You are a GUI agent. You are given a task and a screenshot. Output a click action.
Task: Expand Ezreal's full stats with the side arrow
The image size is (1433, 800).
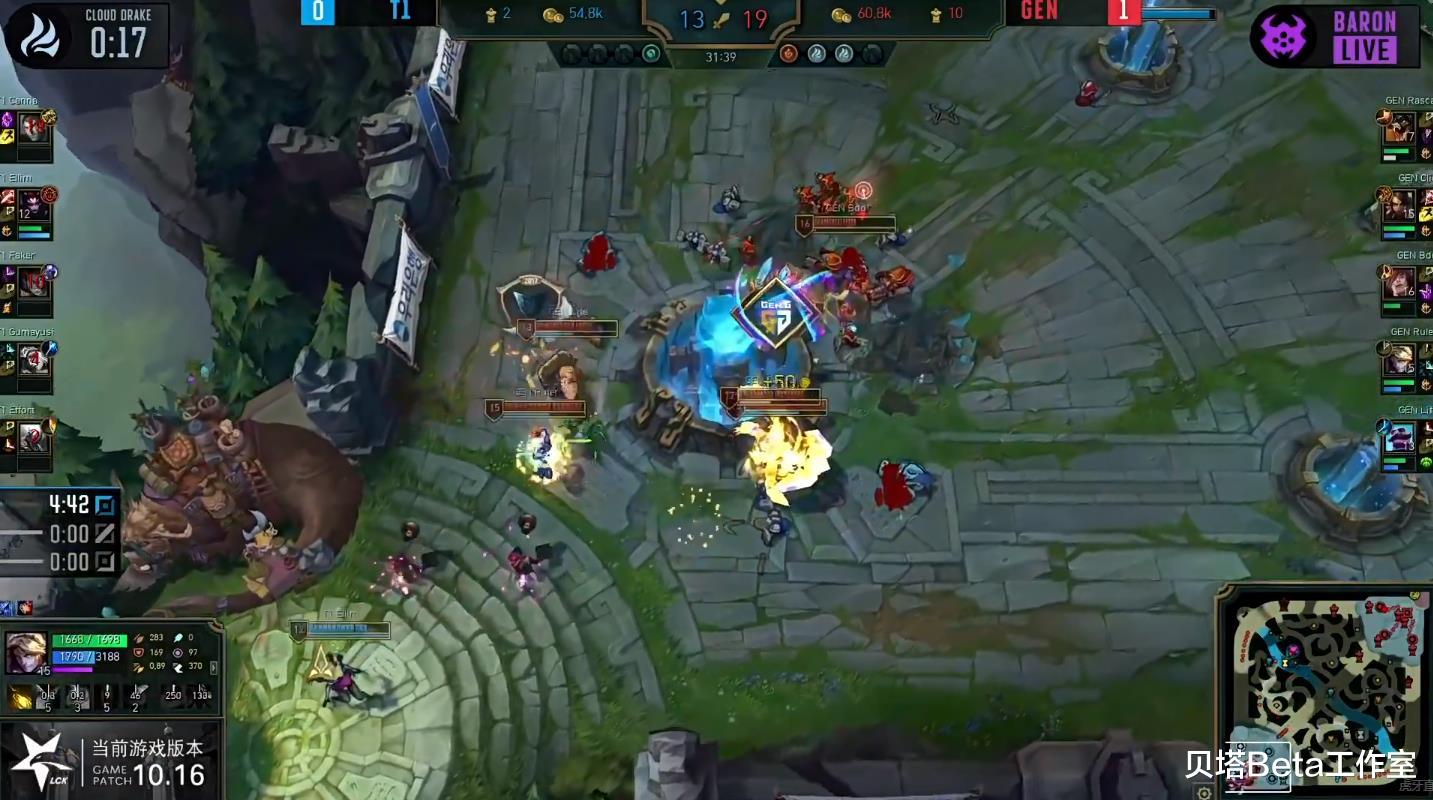[213, 667]
